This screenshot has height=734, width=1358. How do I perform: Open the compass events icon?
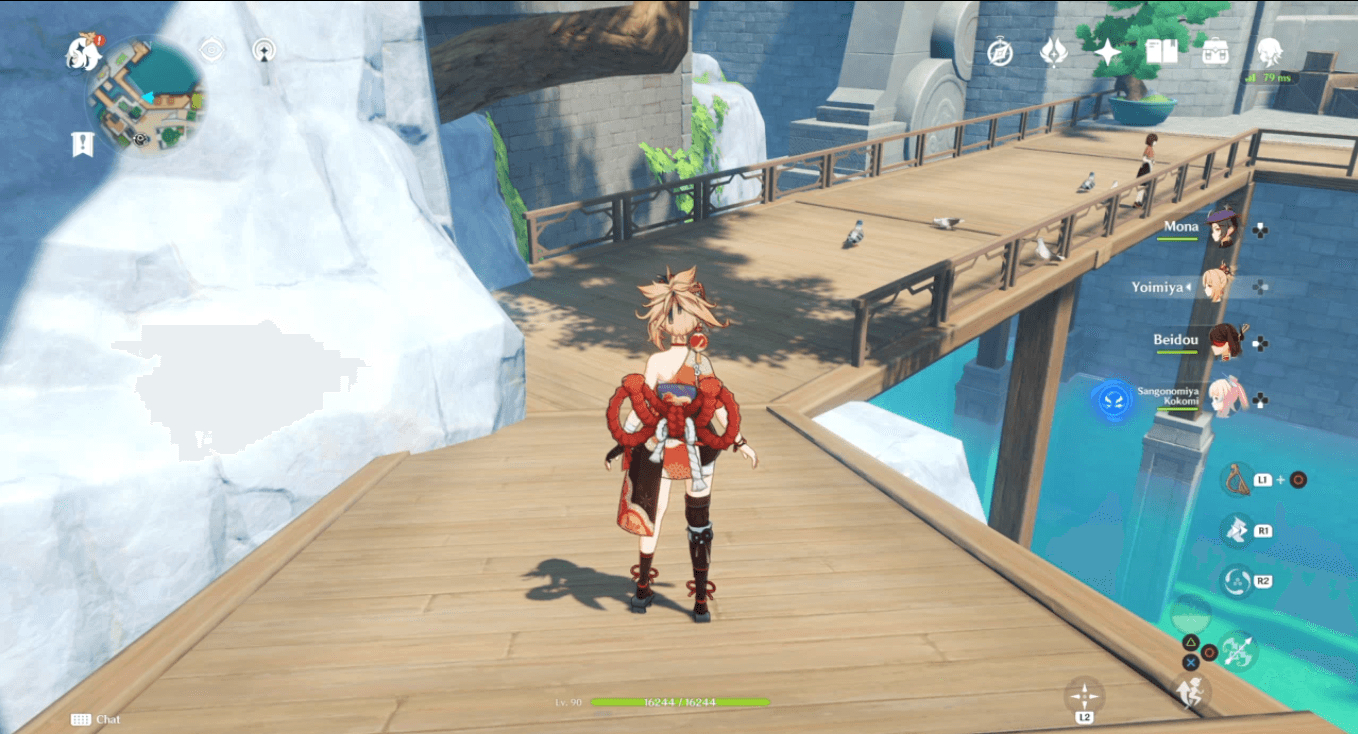click(x=1000, y=52)
